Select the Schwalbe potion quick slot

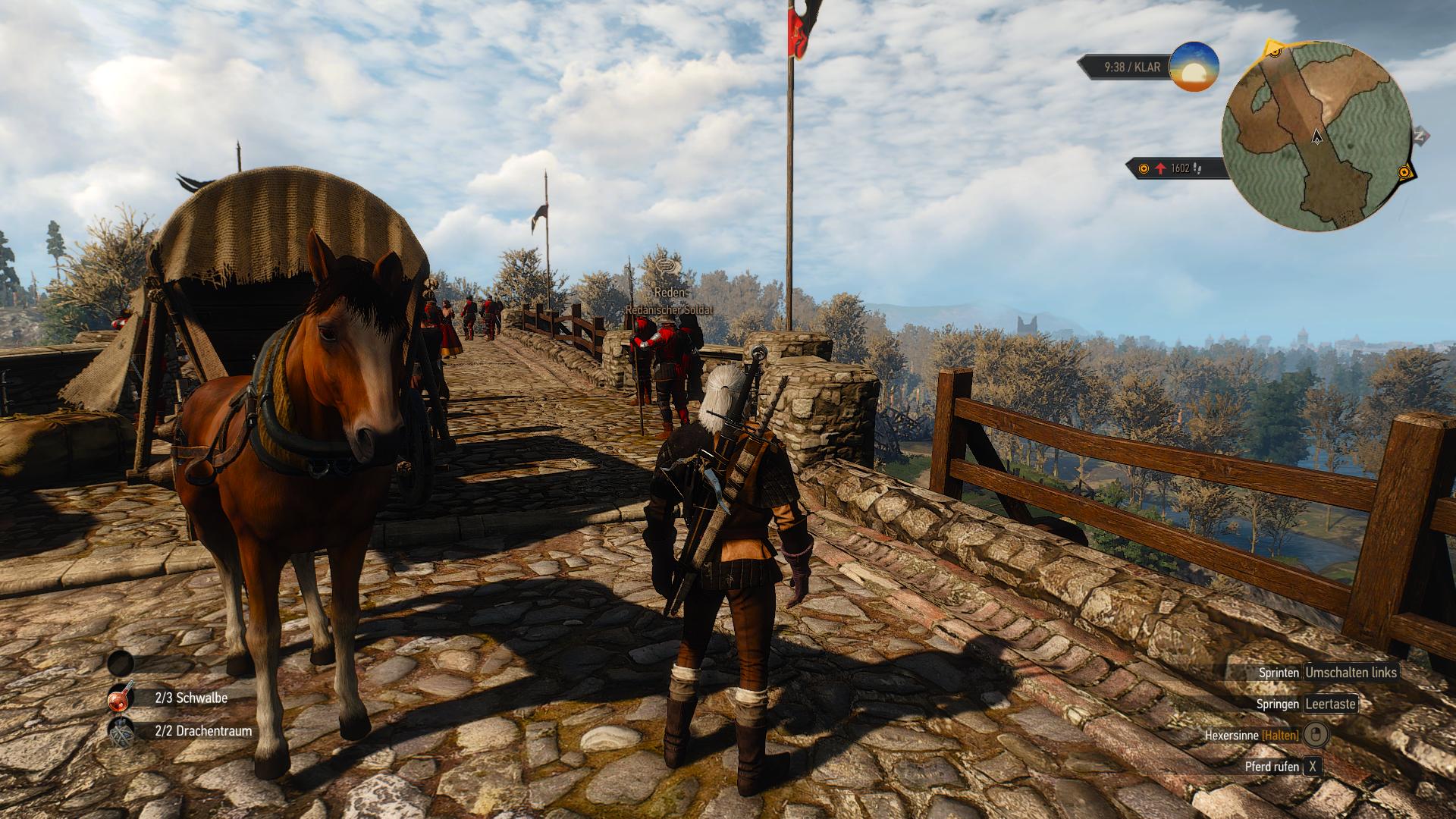click(x=121, y=697)
